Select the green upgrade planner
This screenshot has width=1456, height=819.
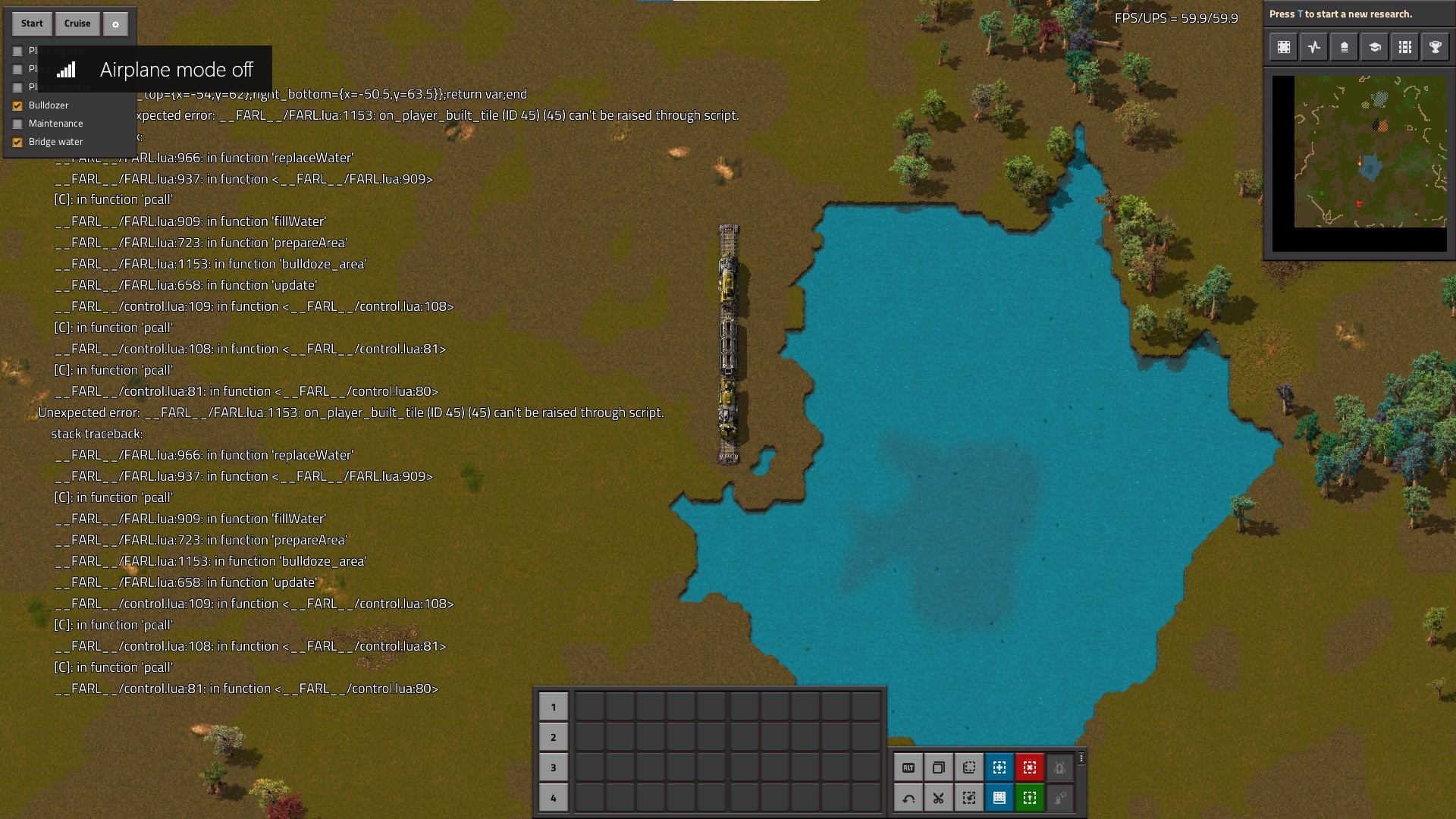pos(1030,798)
